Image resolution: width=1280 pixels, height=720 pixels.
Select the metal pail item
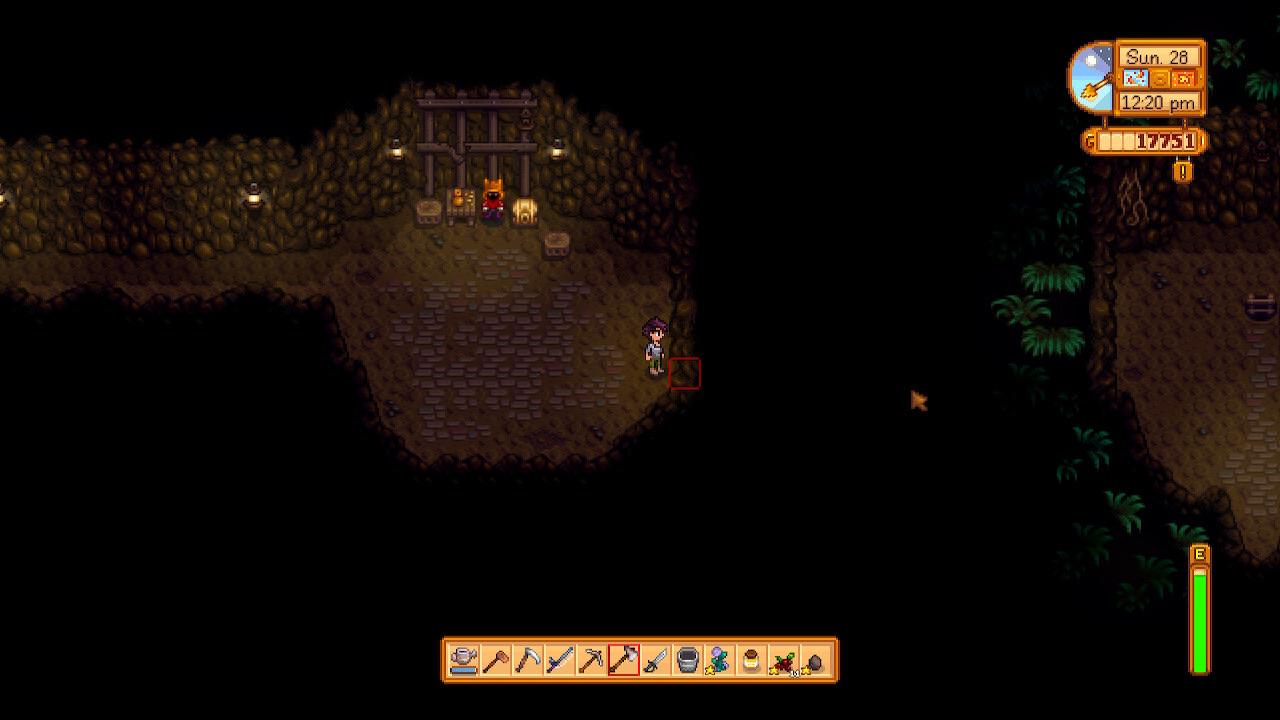[x=686, y=660]
